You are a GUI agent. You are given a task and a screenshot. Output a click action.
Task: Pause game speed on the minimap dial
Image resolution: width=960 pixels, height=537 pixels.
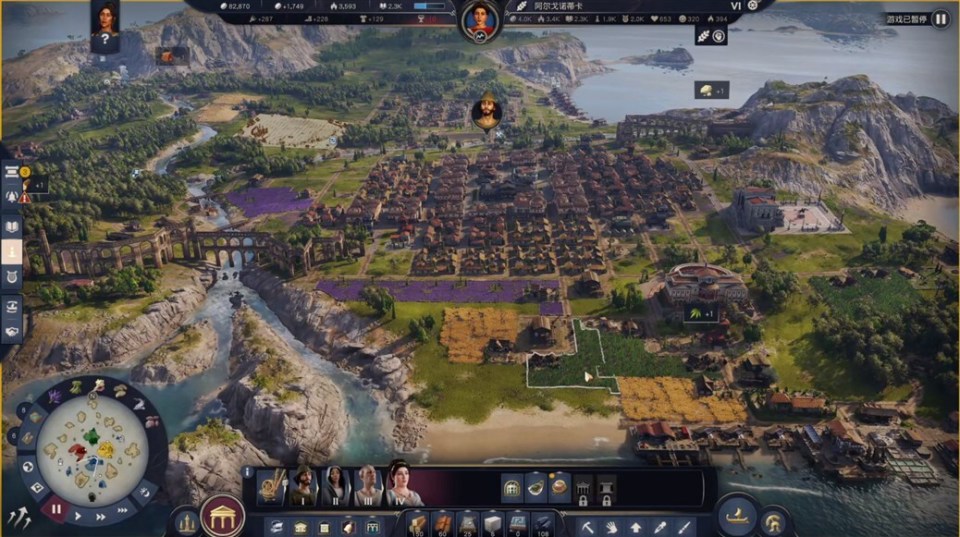point(56,508)
